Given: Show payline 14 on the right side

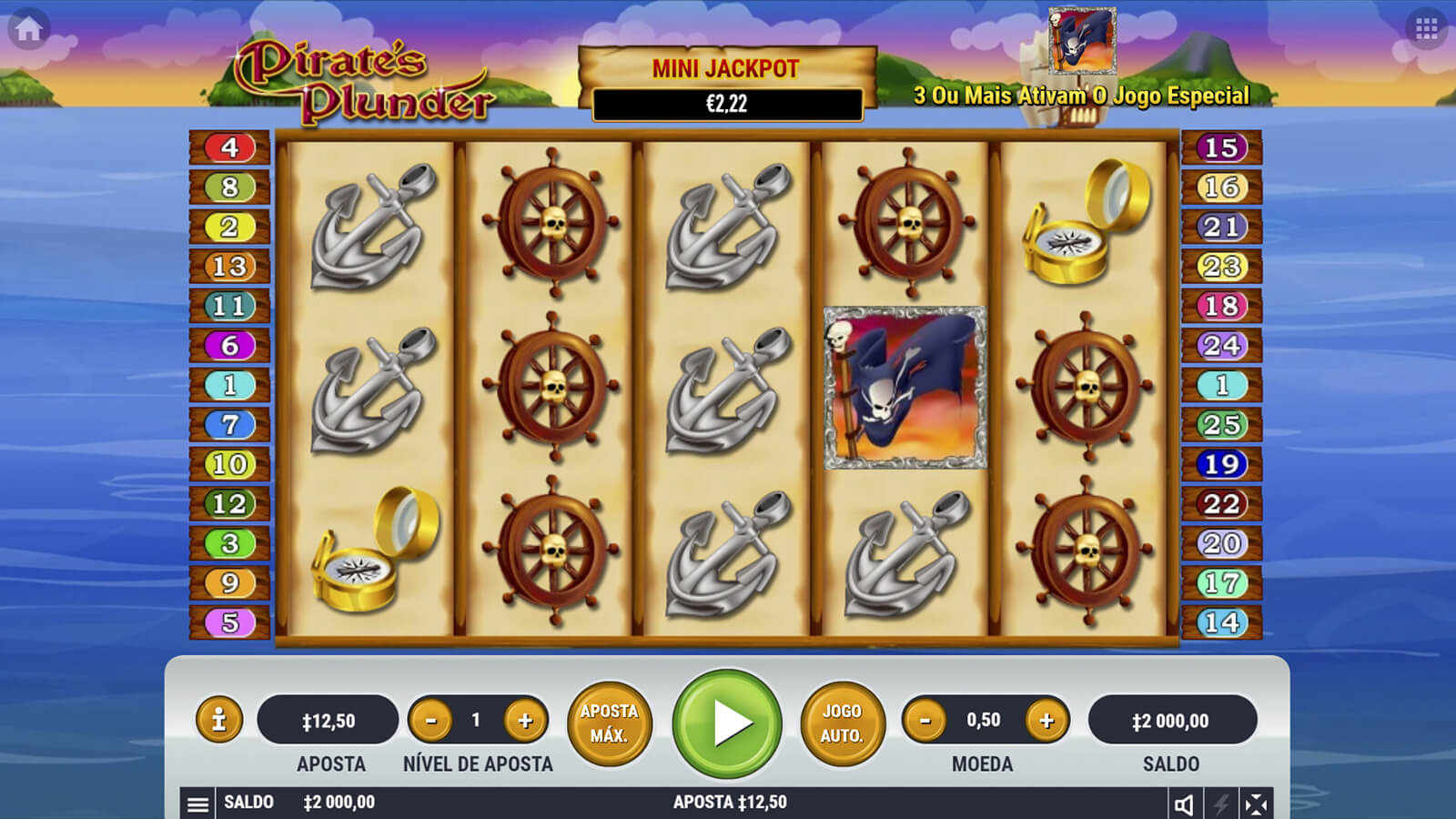Looking at the screenshot, I should 1221,622.
